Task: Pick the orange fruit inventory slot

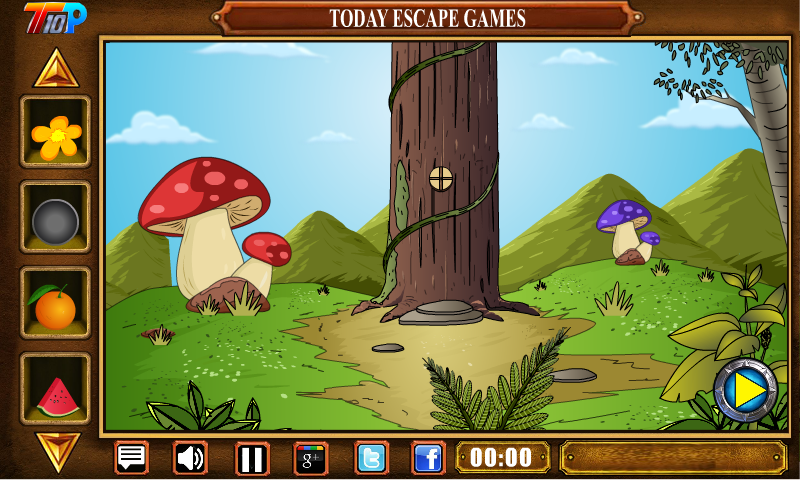Action: pos(55,304)
